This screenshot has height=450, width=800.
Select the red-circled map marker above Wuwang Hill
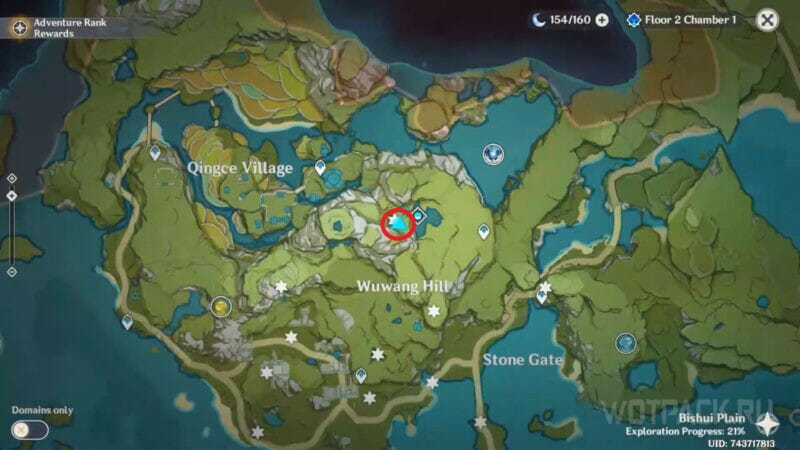400,226
